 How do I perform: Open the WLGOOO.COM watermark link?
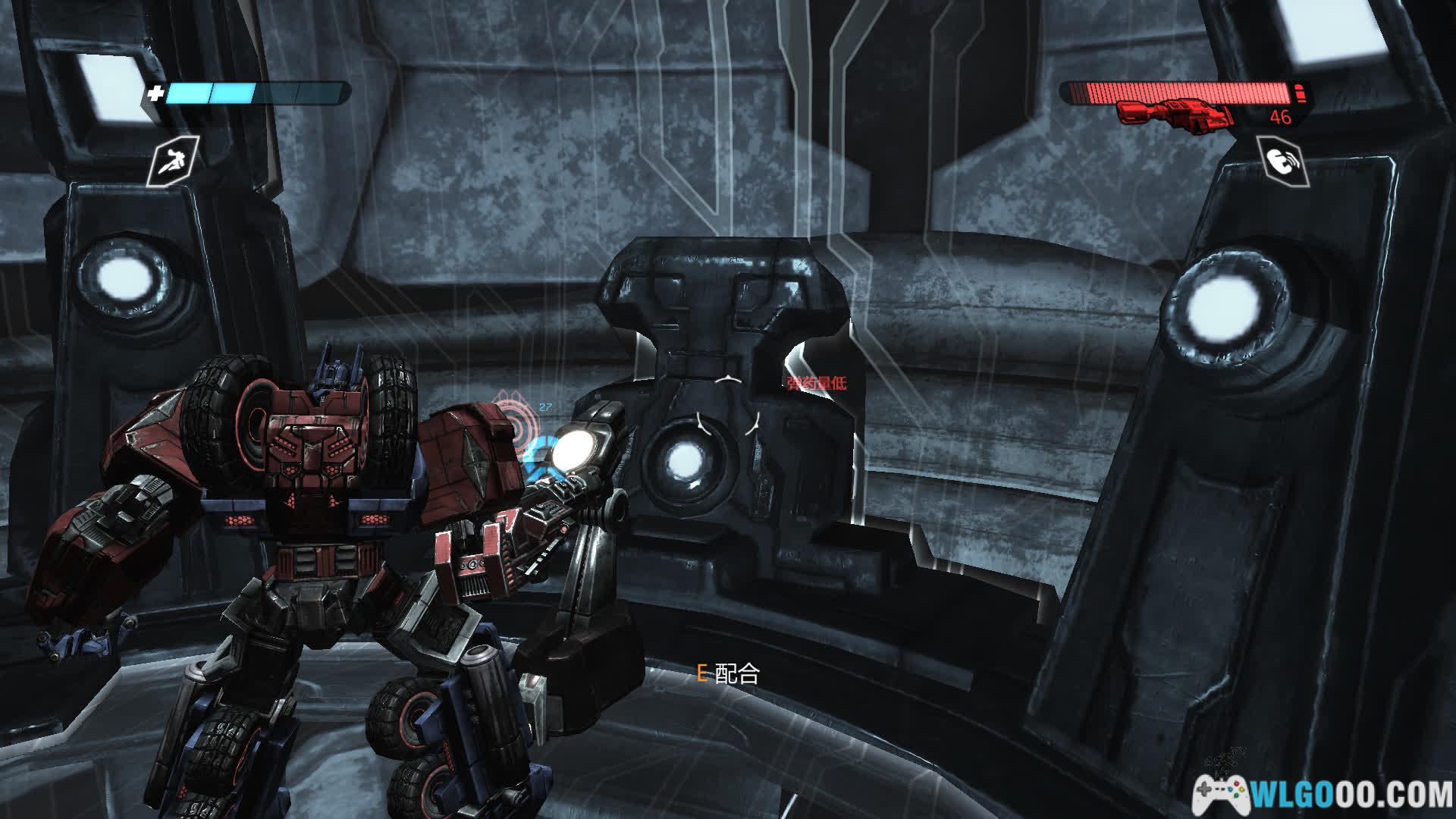(x=1323, y=794)
